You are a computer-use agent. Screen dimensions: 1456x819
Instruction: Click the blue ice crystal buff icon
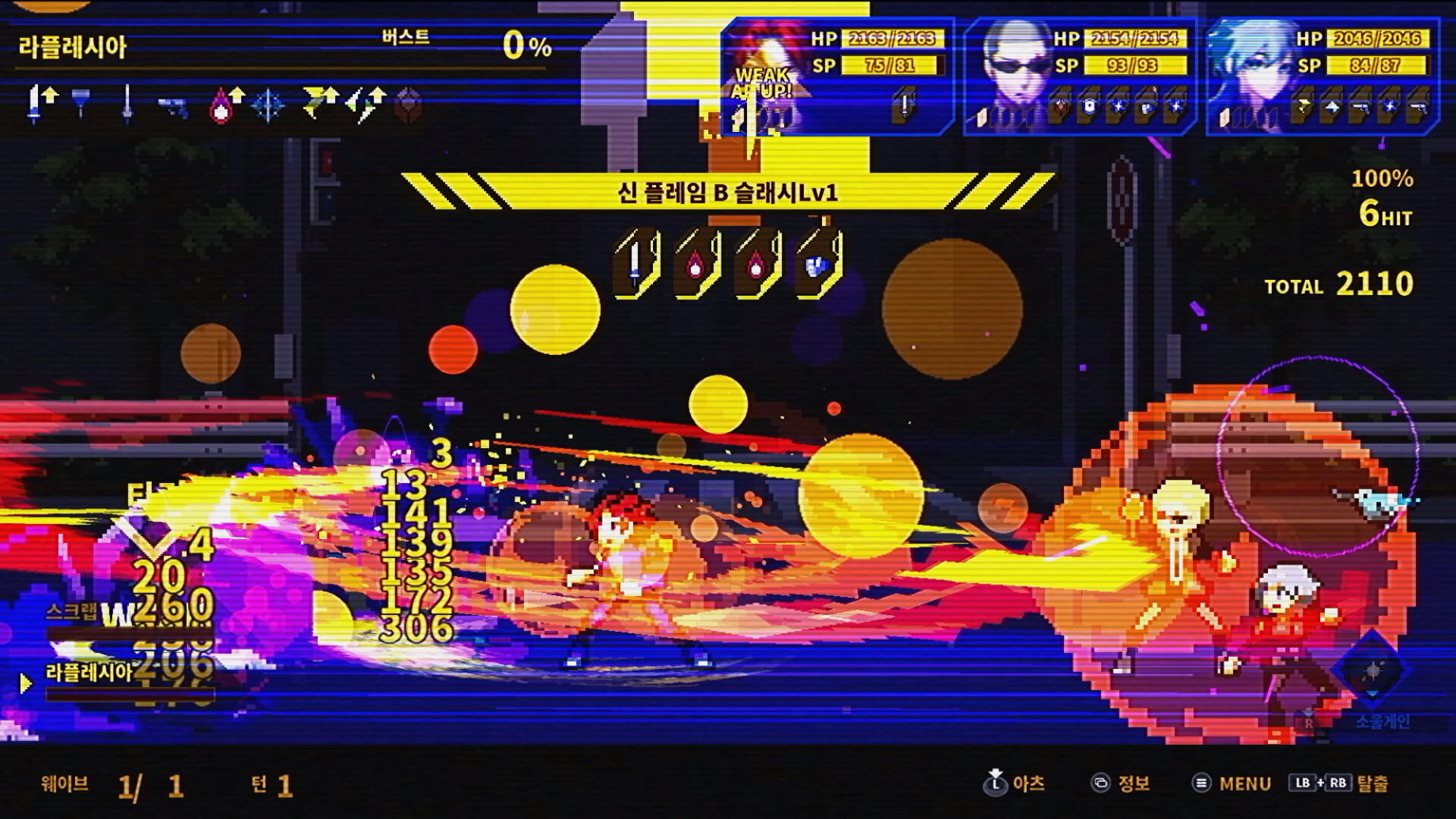pyautogui.click(x=267, y=106)
